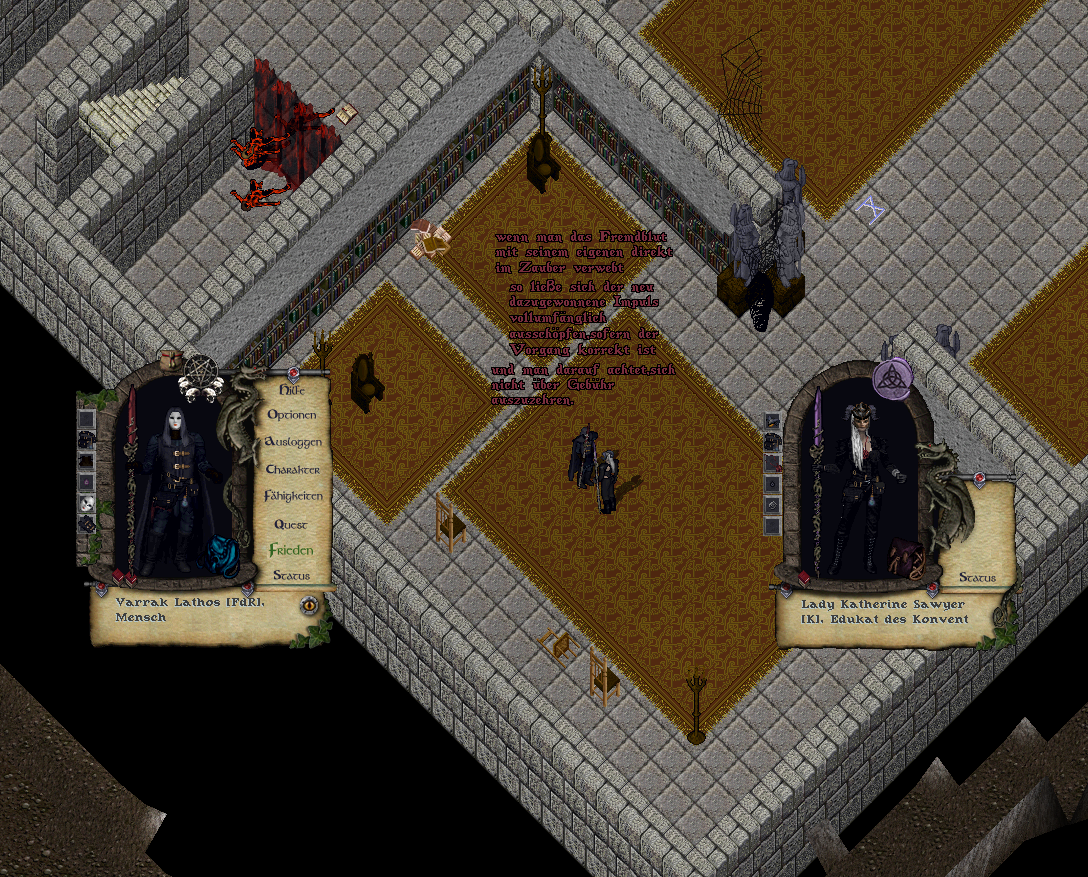Screen dimensions: 1088x877
Task: Click the Ausloggen logout button
Action: [x=293, y=442]
